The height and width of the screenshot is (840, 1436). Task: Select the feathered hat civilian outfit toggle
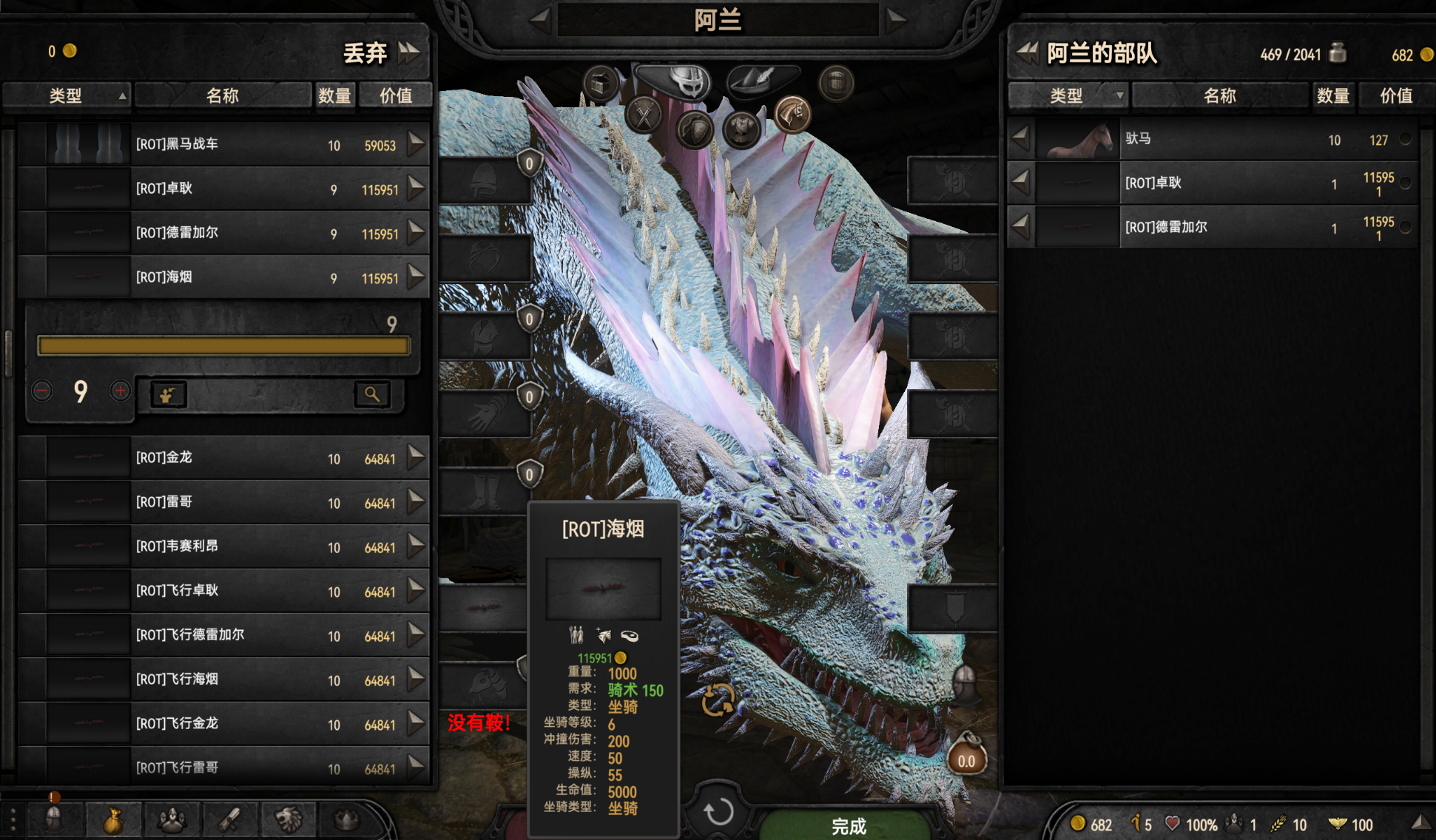click(x=761, y=78)
